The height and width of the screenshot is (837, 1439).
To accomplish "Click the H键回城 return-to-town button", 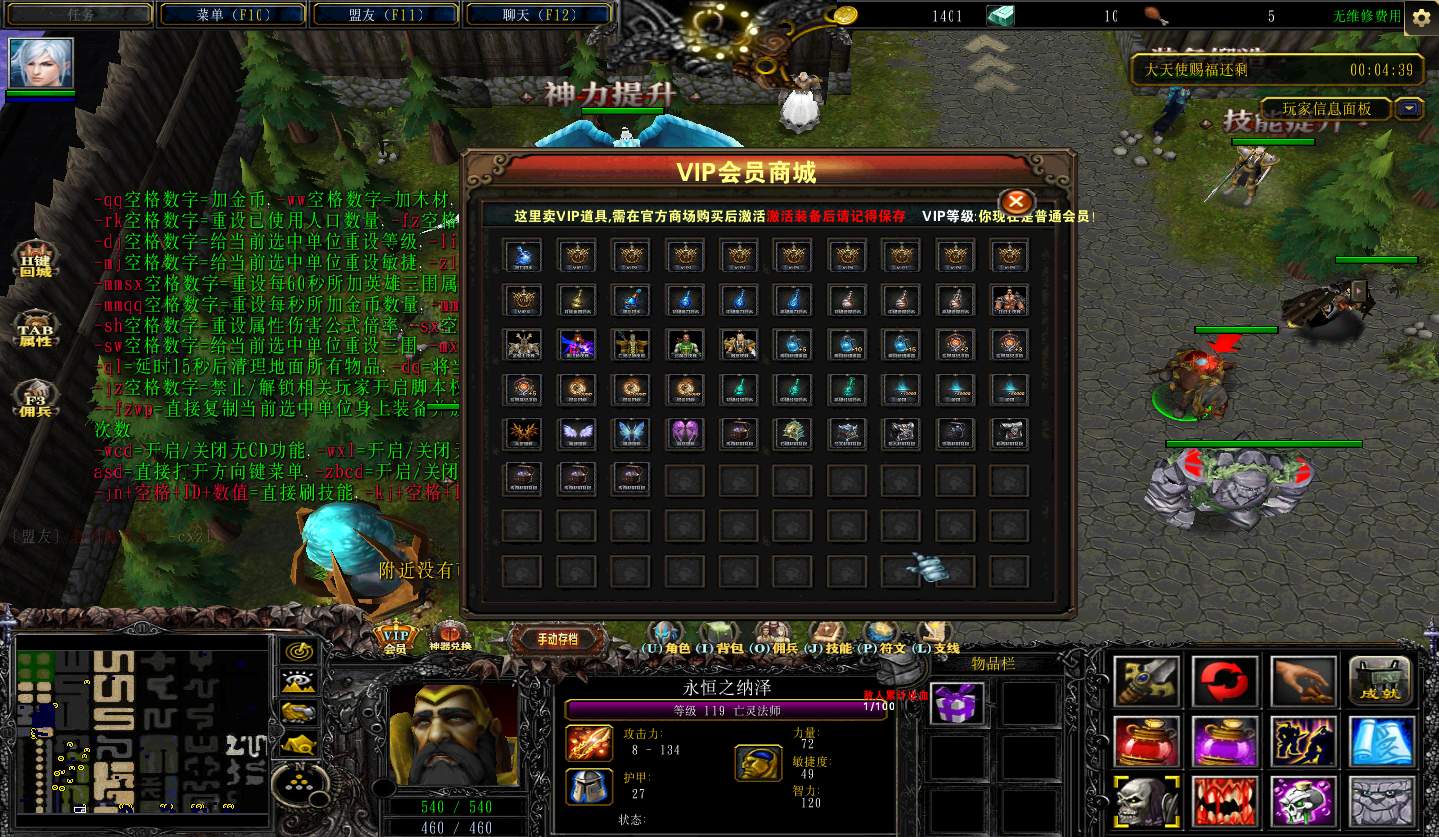I will [x=35, y=262].
